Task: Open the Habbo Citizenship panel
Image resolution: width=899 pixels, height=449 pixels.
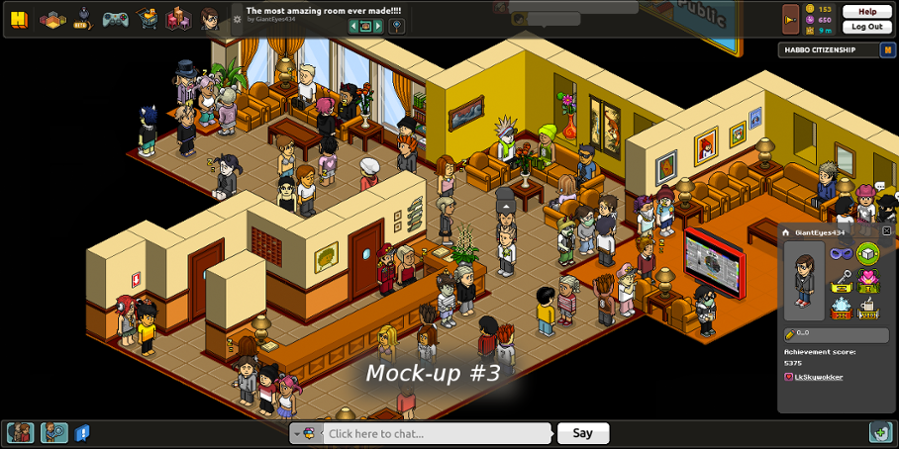Action: tap(829, 50)
